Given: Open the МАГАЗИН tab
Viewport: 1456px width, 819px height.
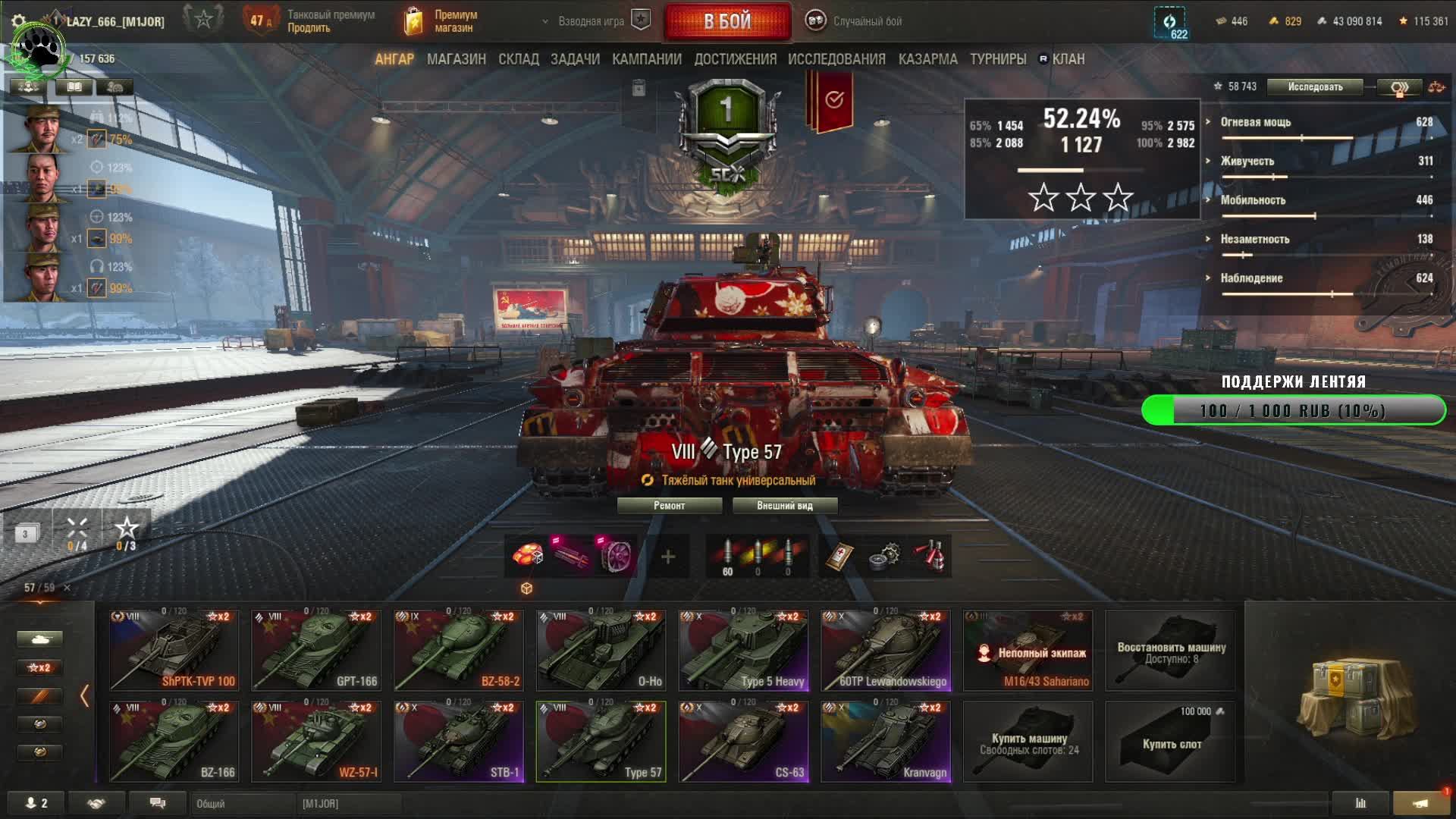Looking at the screenshot, I should coord(456,59).
